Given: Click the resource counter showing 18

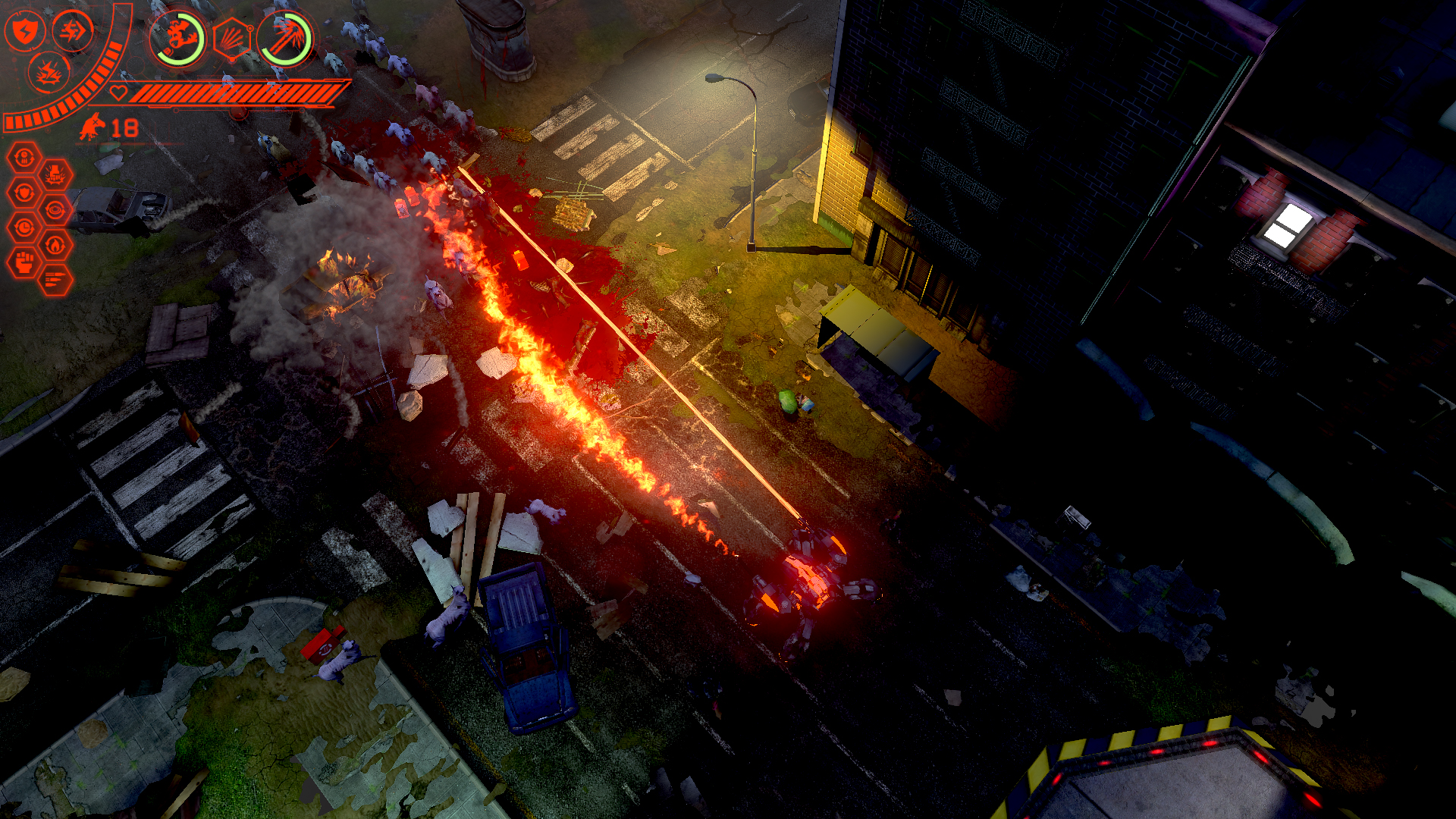Looking at the screenshot, I should tap(124, 127).
